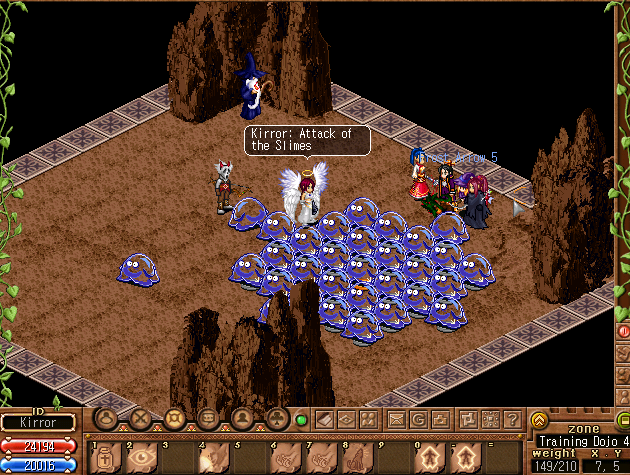The image size is (630, 475).
Task: Use the potion jar in hotbar slot 1
Action: click(x=106, y=457)
